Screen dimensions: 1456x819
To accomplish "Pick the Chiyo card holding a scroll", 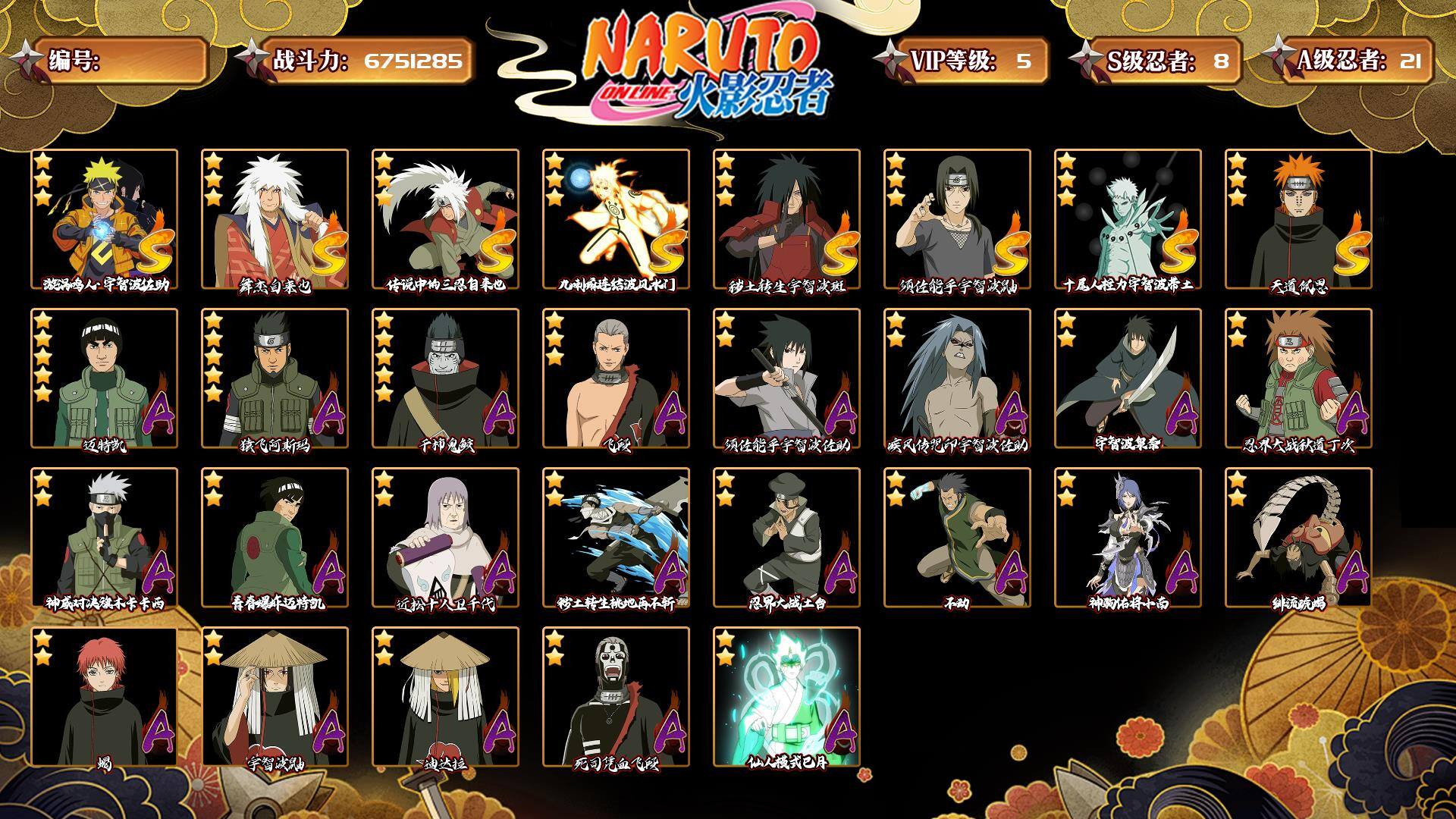I will tap(445, 537).
